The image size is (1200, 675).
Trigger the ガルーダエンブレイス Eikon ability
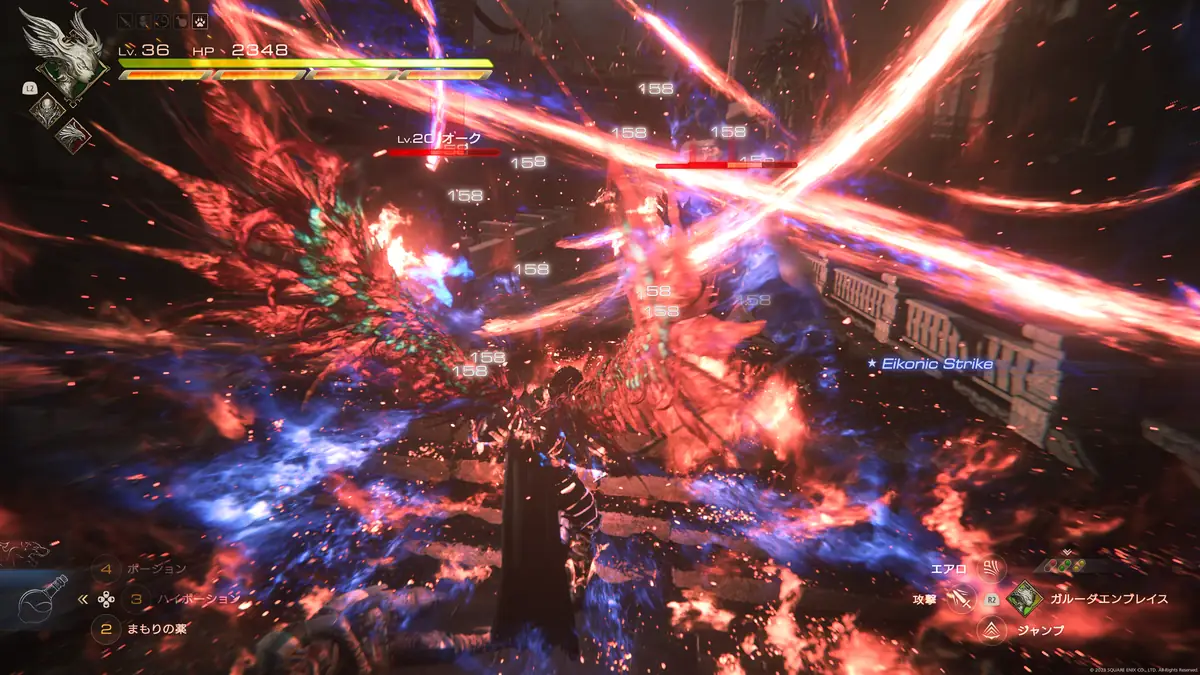point(1024,599)
